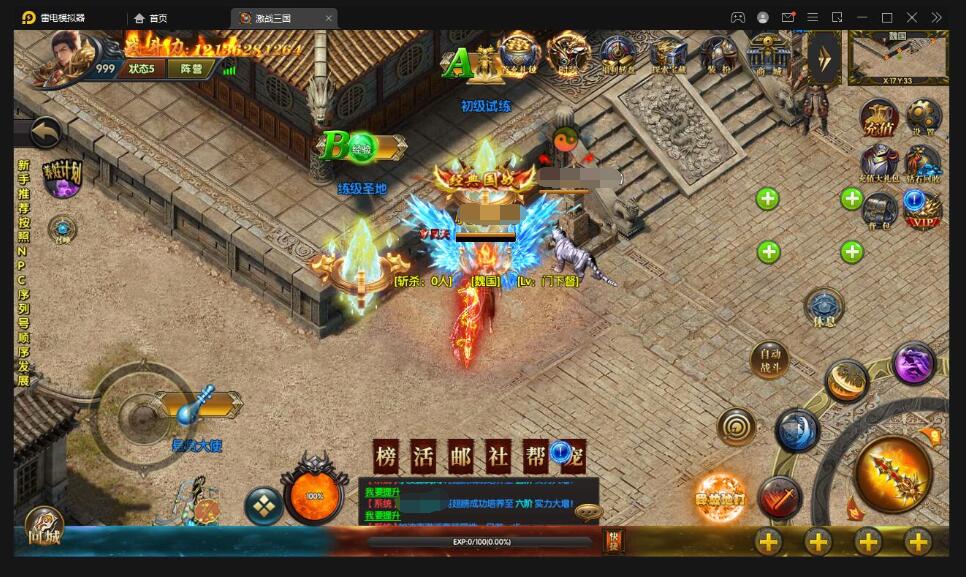This screenshot has height=577, width=966.
Task: Activate the blue crescent slash skill
Action: [x=796, y=430]
